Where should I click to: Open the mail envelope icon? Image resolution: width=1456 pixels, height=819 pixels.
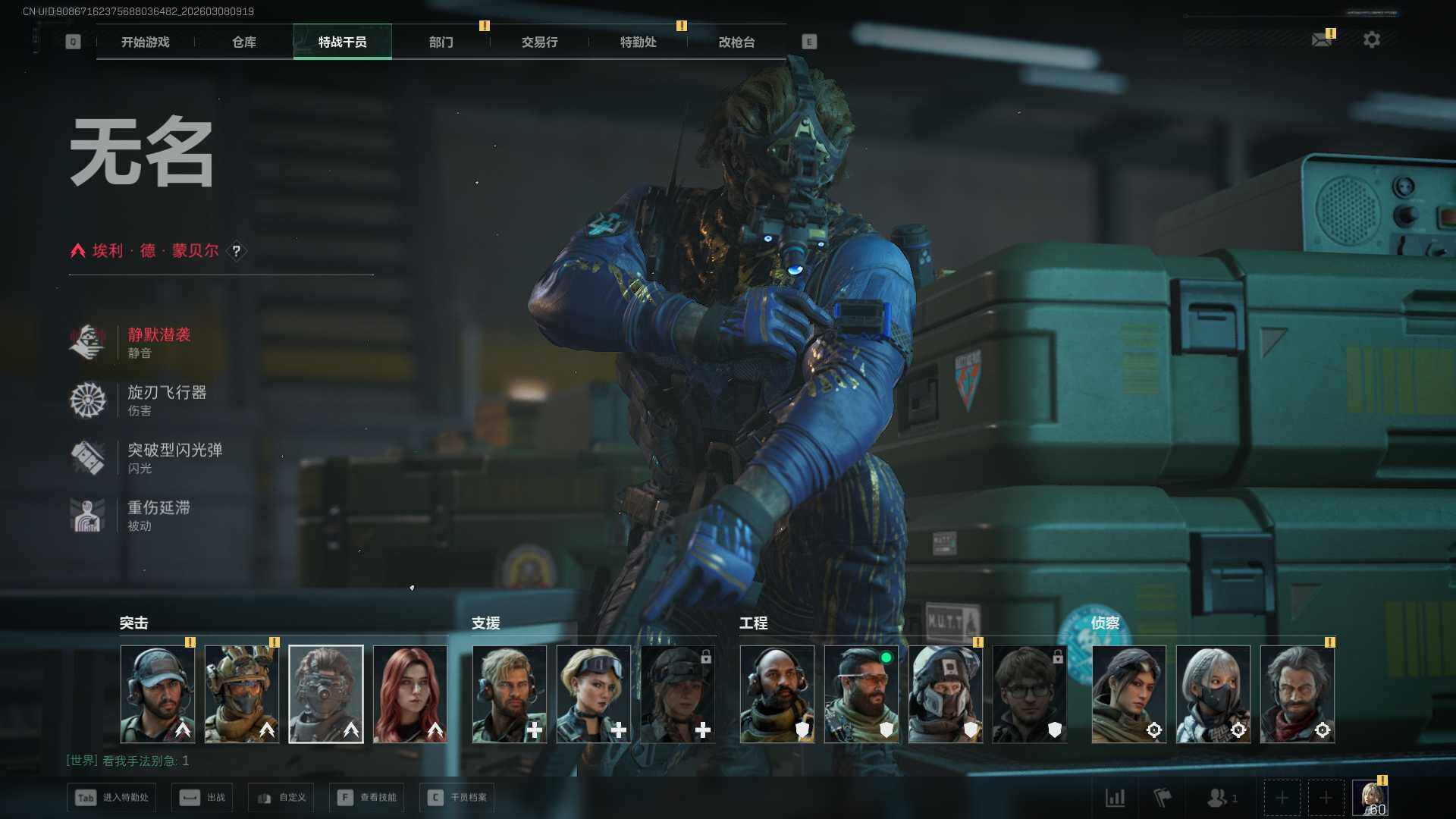[1322, 39]
